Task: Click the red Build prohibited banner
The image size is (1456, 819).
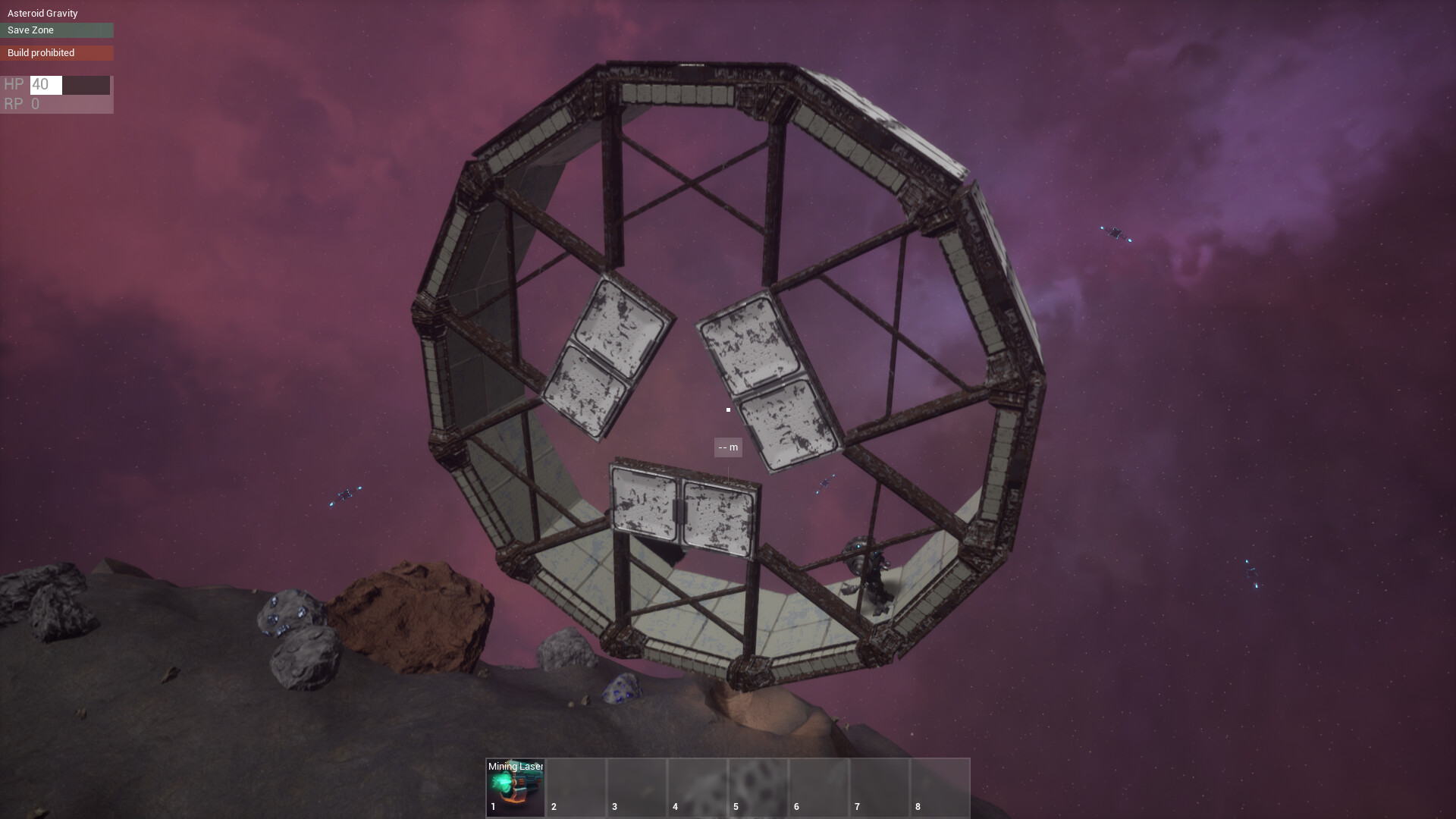Action: (57, 53)
